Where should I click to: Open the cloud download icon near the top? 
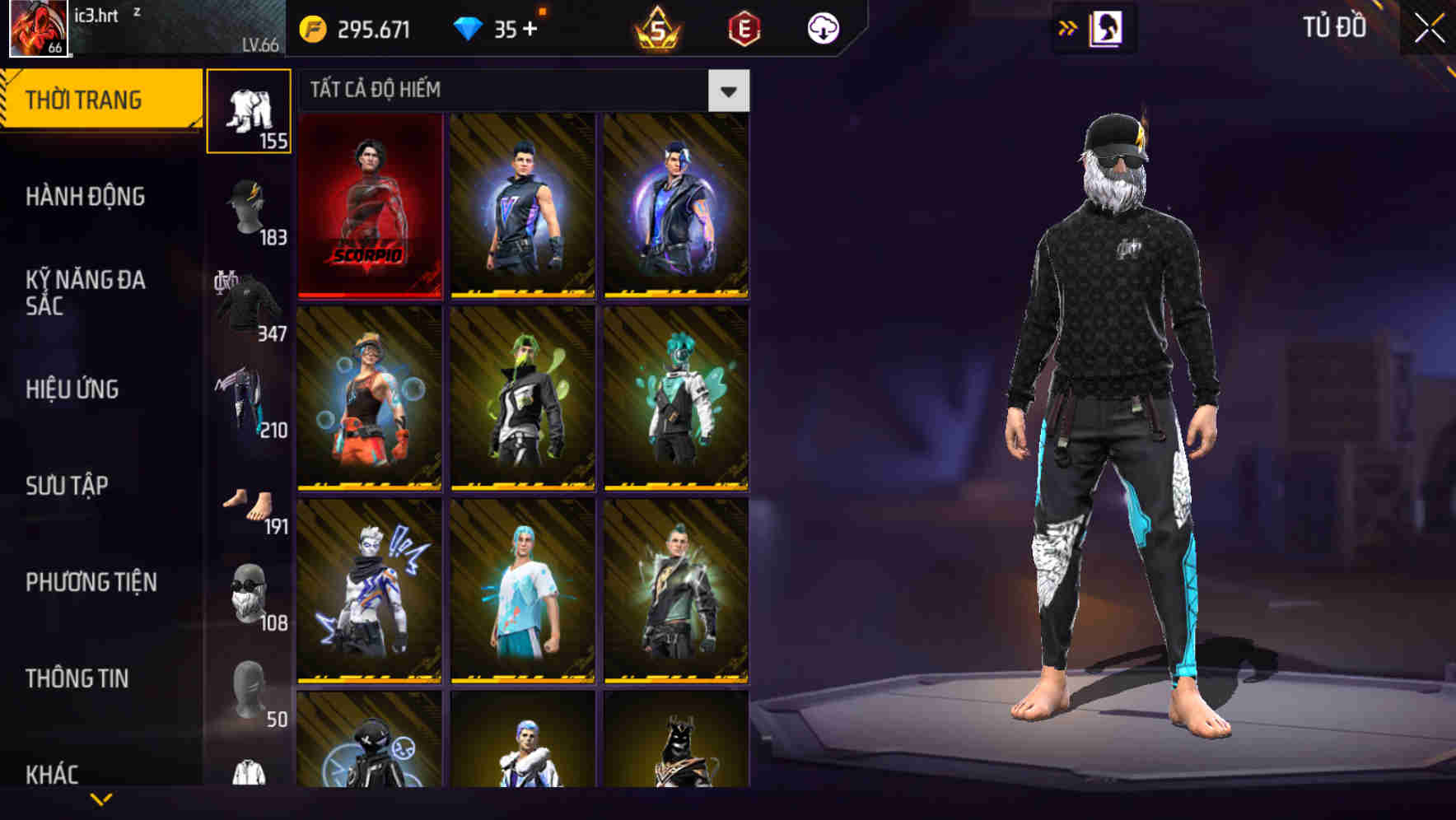pyautogui.click(x=824, y=29)
